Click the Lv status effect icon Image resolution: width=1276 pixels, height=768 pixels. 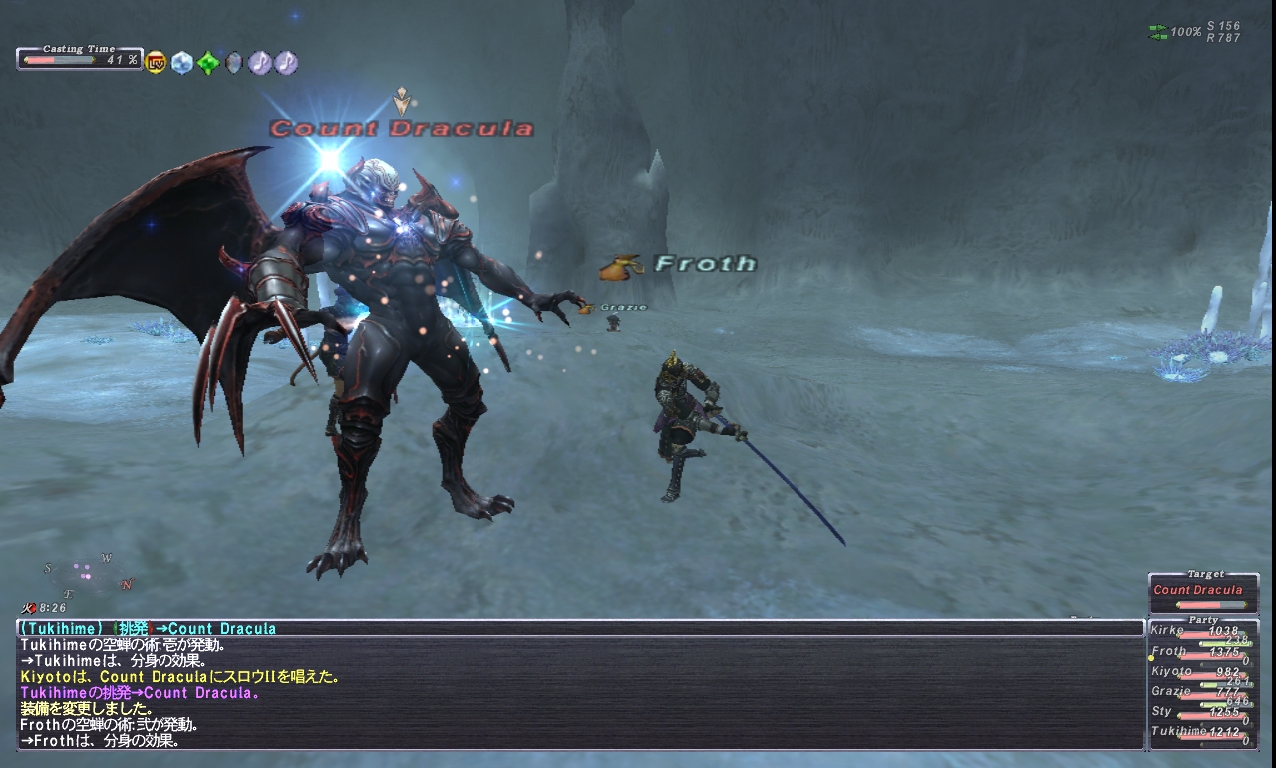tap(156, 63)
